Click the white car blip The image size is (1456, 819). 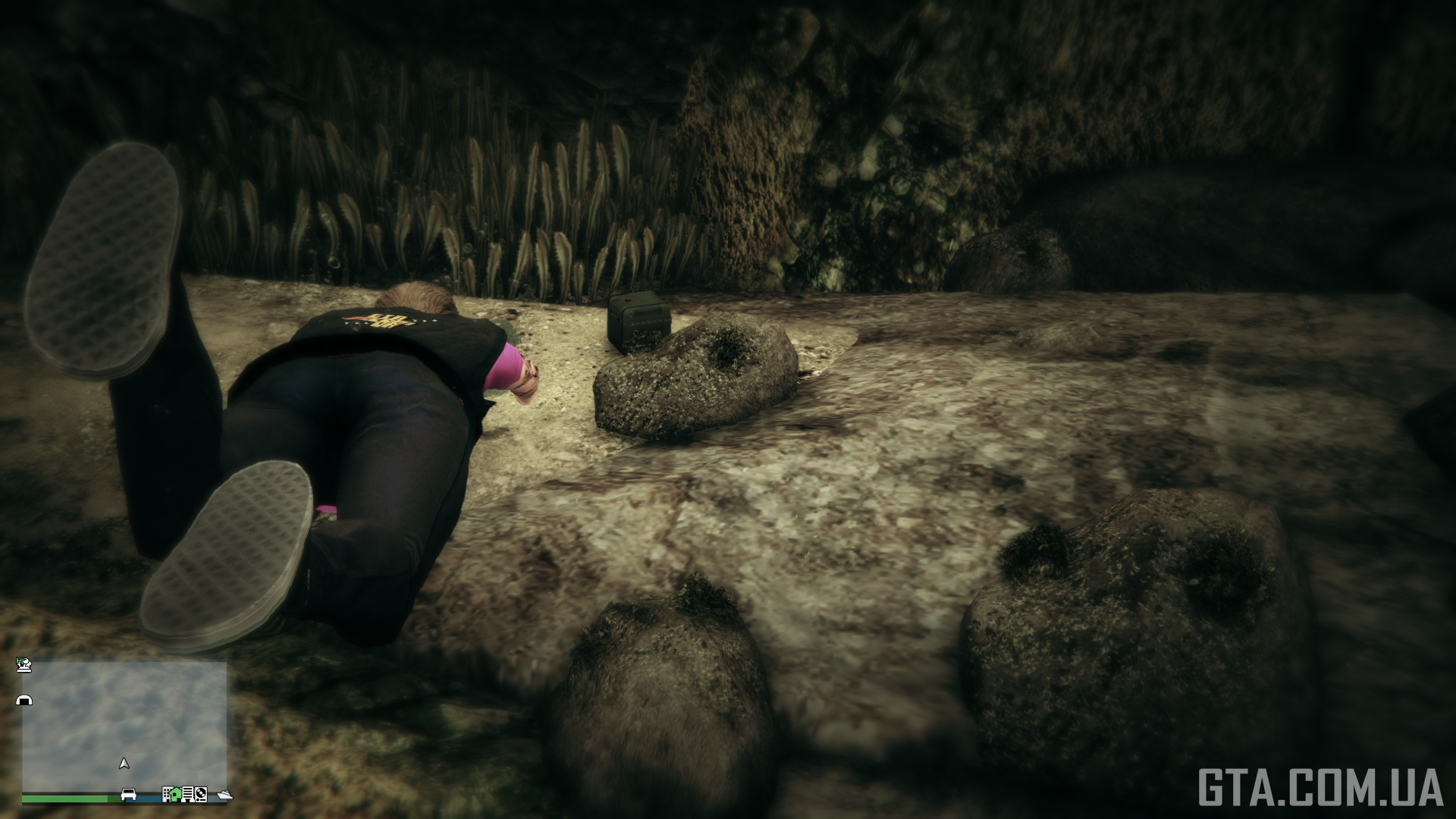[129, 794]
